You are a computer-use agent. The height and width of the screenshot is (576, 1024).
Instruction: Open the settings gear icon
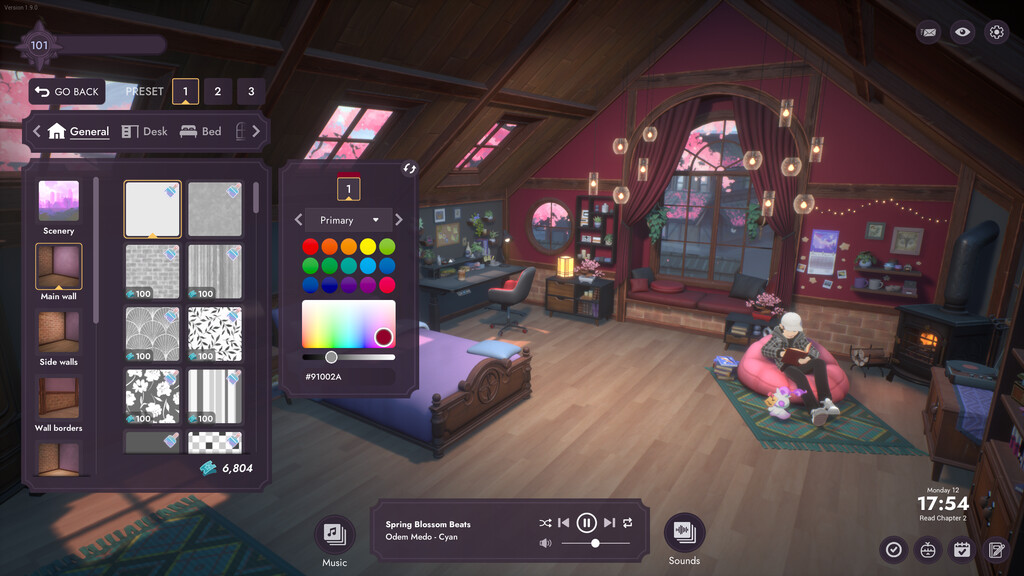coord(996,32)
